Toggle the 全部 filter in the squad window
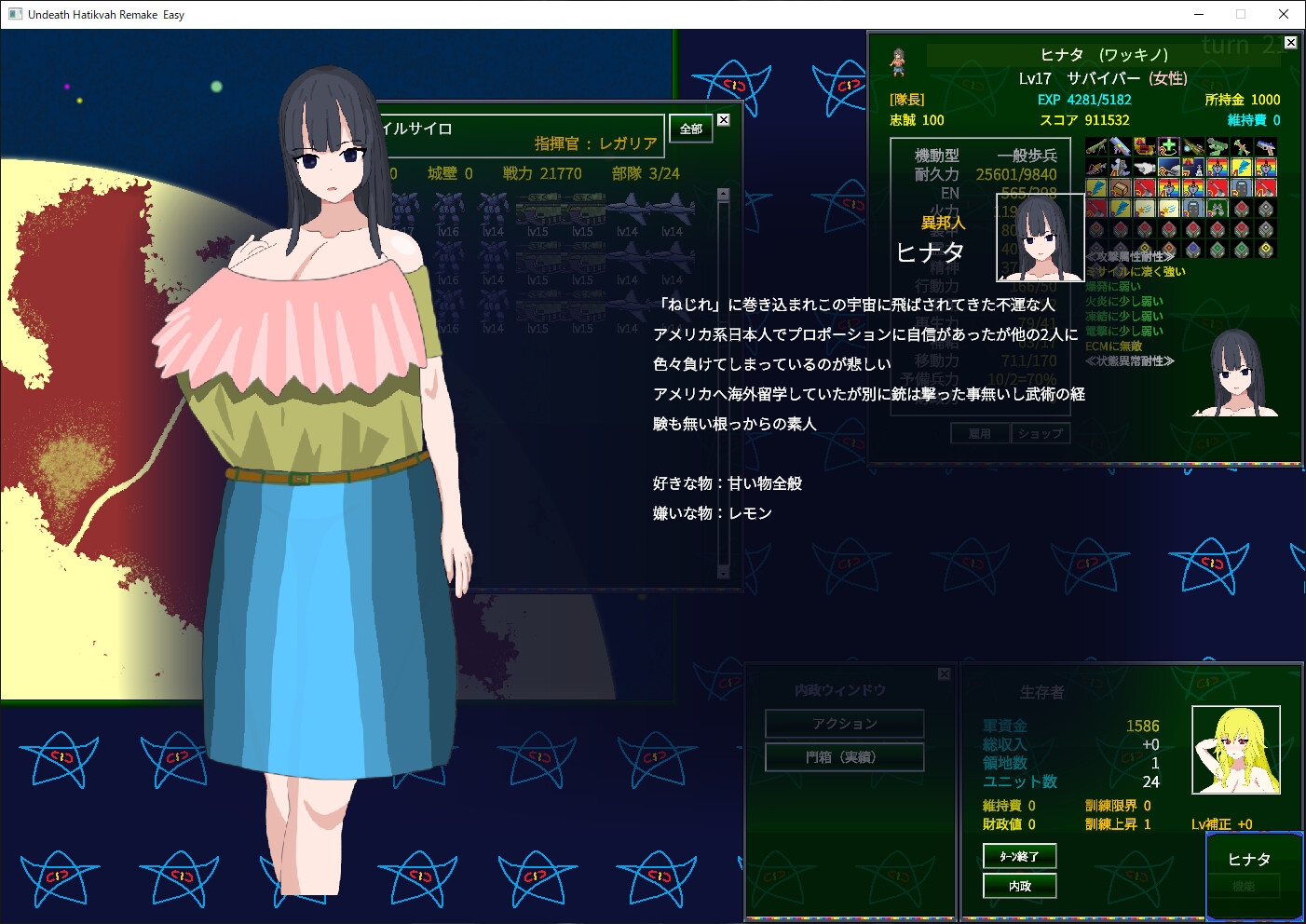This screenshot has width=1306, height=924. coord(690,129)
